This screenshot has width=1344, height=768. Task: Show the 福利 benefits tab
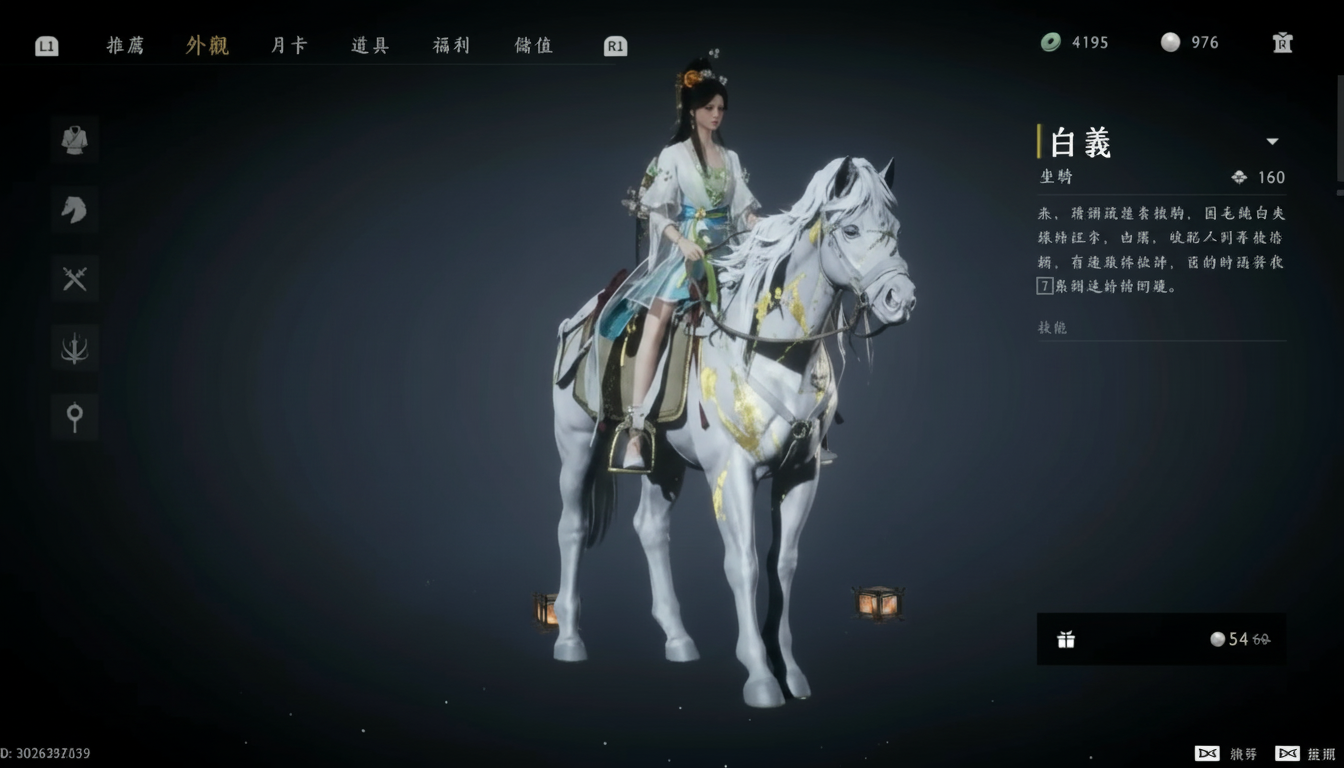click(x=451, y=45)
